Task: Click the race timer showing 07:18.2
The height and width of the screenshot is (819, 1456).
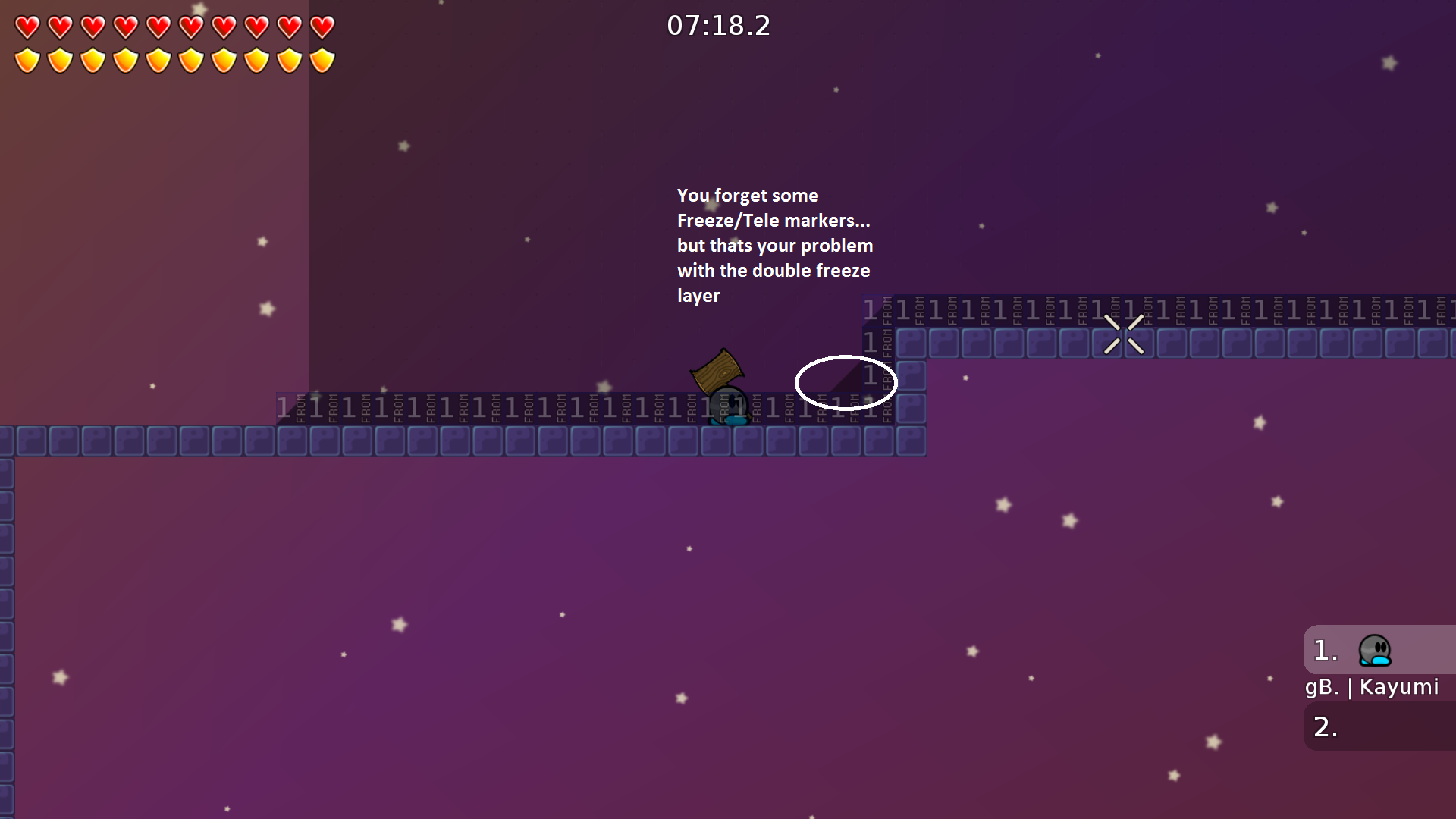Action: coord(717,25)
